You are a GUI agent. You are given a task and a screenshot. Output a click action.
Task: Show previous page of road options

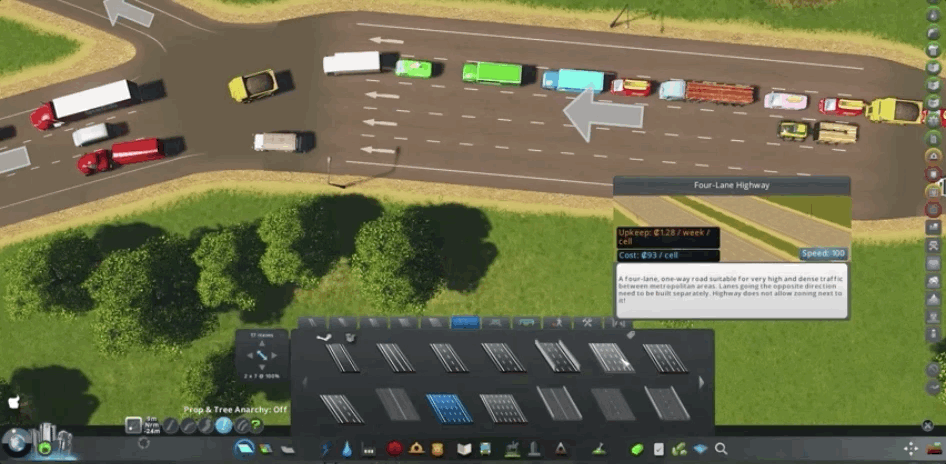304,382
